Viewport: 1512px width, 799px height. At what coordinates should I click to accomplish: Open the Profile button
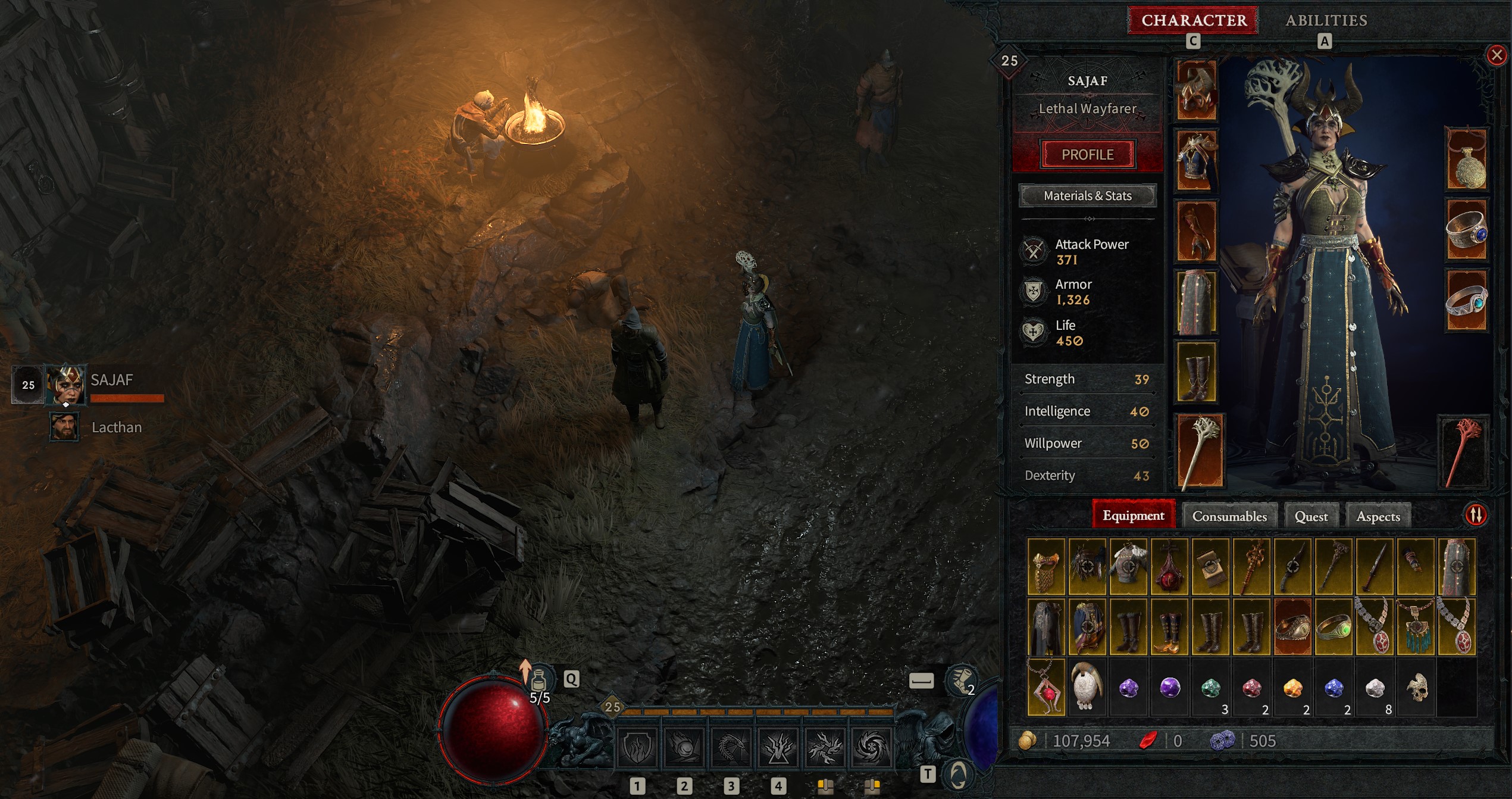tap(1087, 155)
